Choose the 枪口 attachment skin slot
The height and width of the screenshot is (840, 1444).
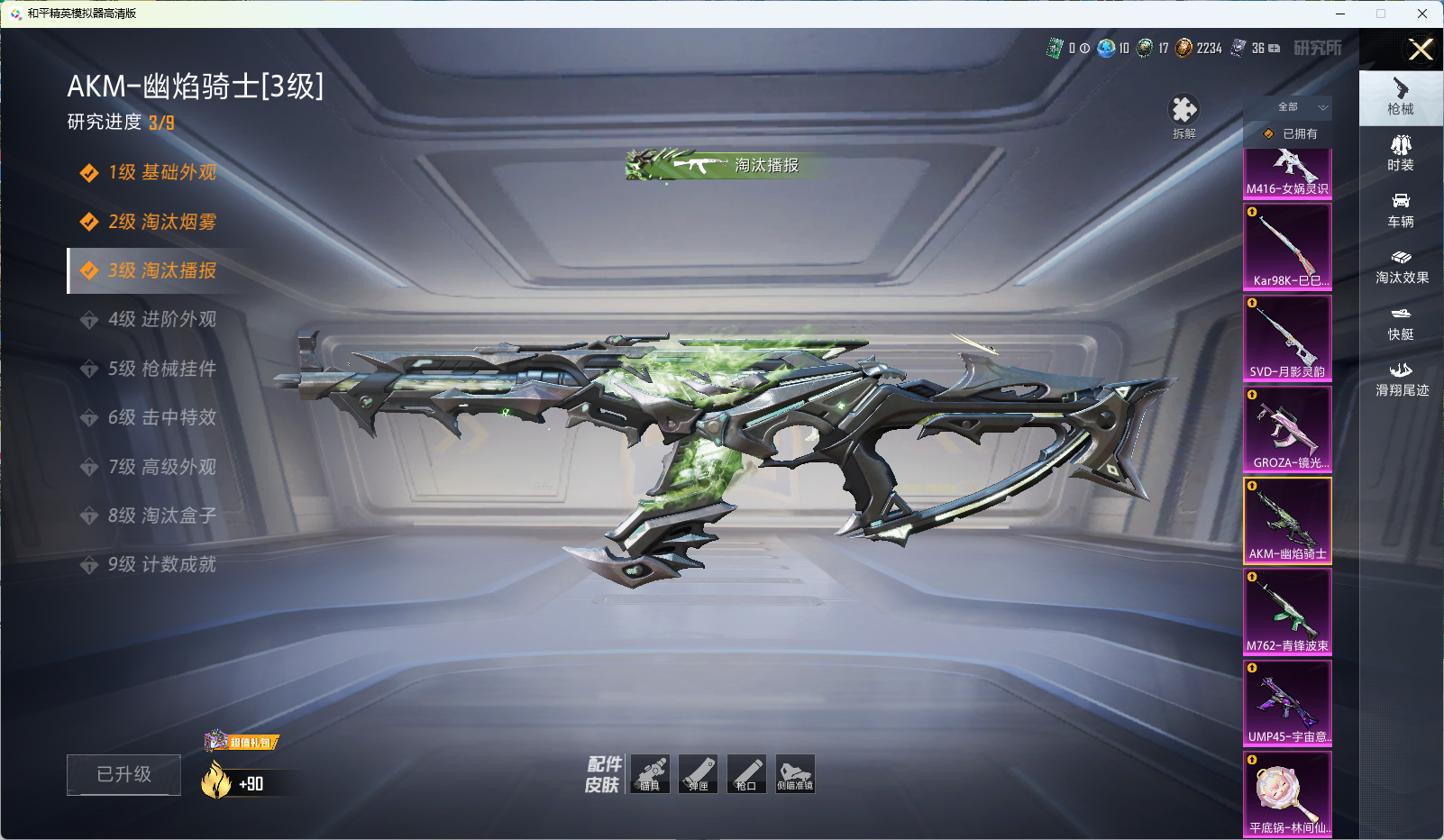click(x=746, y=774)
